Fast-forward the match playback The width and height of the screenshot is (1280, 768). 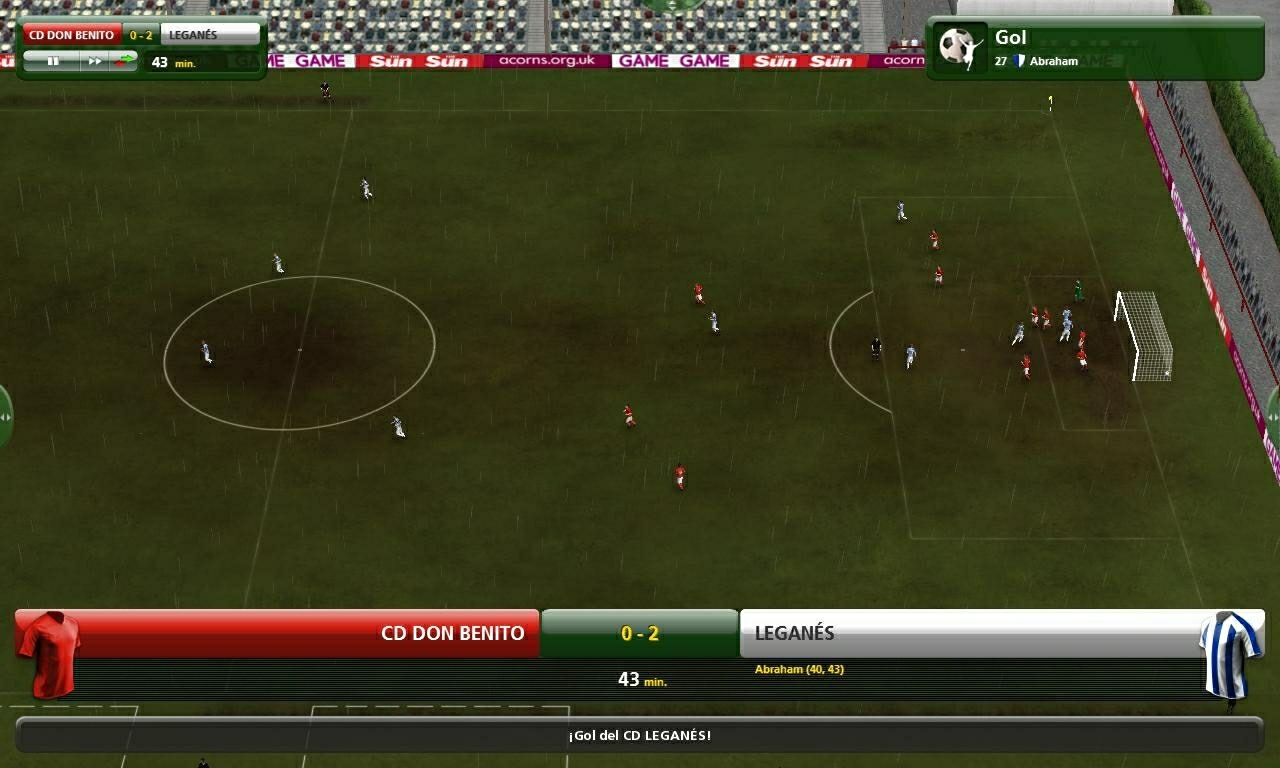(x=96, y=61)
